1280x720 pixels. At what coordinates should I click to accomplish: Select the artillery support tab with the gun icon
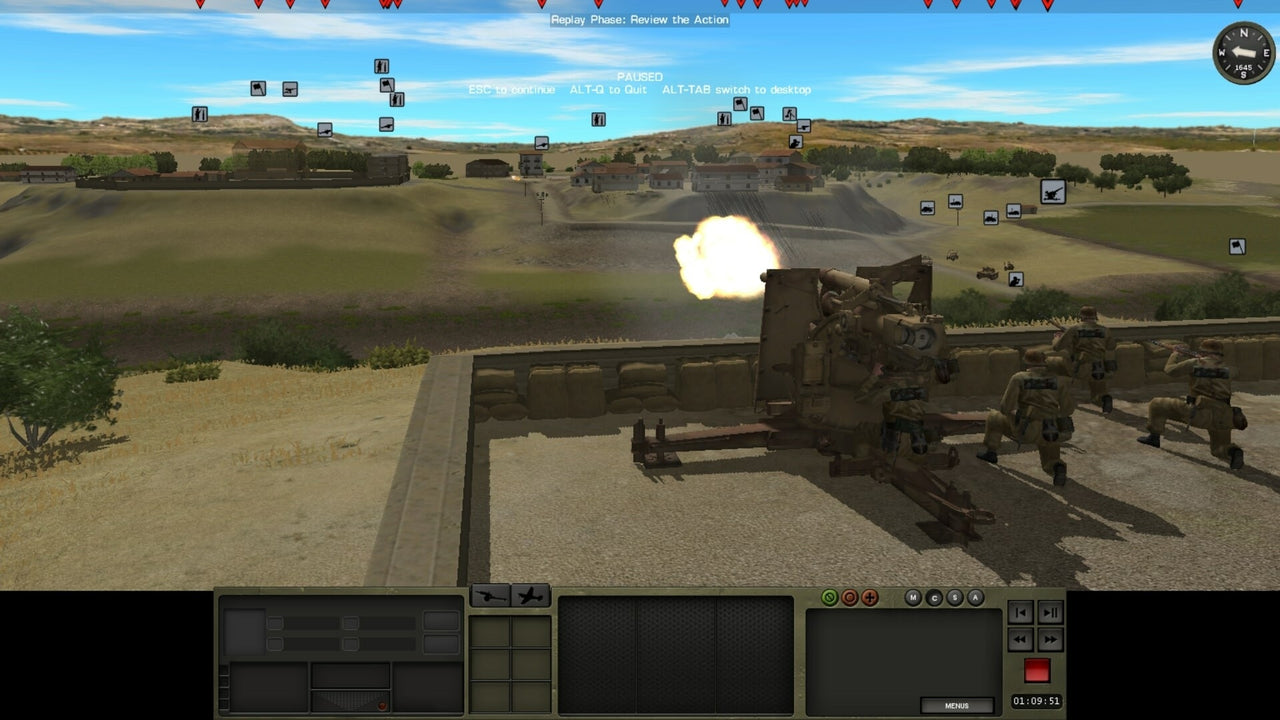pyautogui.click(x=492, y=595)
